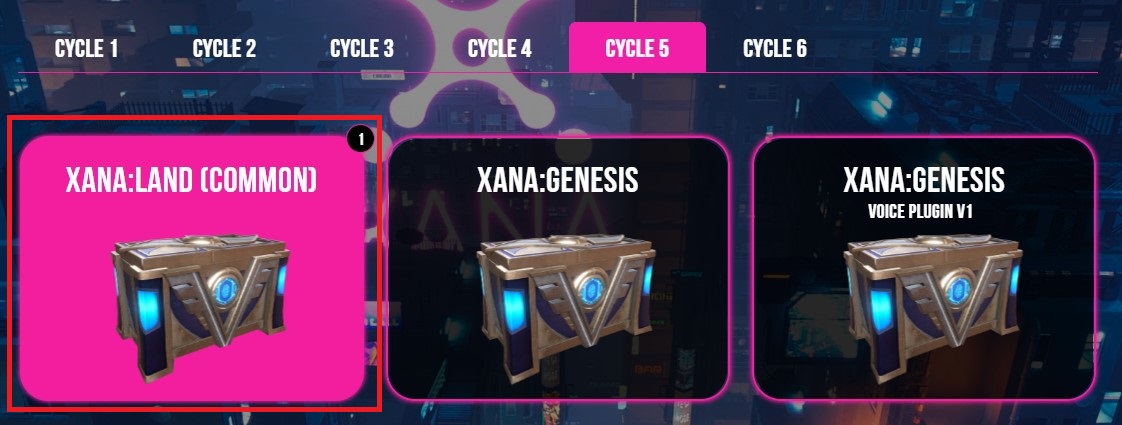Choose the XANA:GENESIS chest card without subtitle
The image size is (1122, 425).
(558, 268)
